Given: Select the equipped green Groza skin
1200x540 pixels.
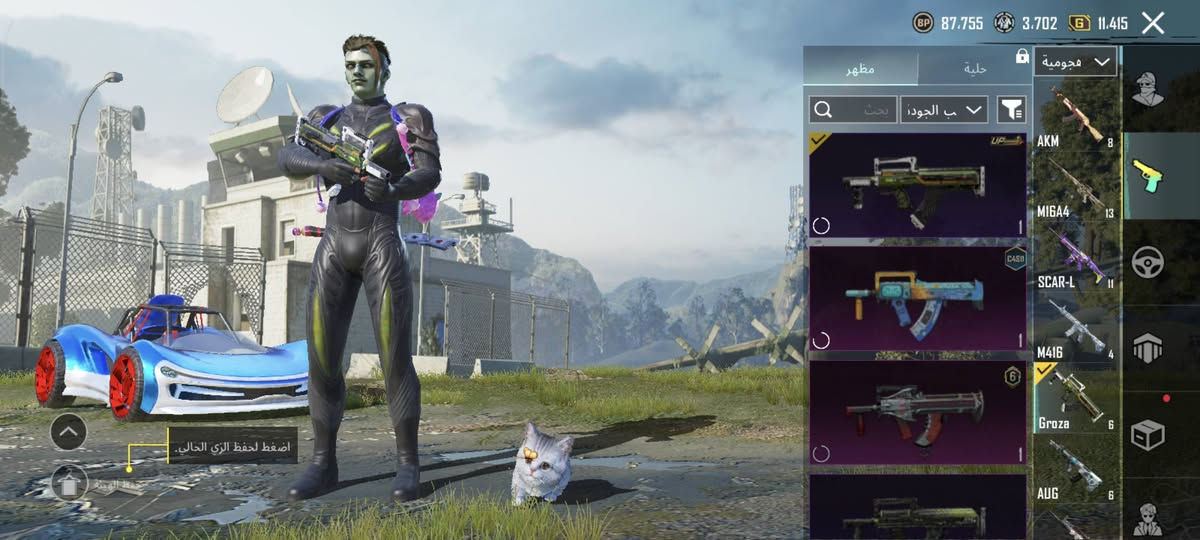Looking at the screenshot, I should pyautogui.click(x=917, y=185).
